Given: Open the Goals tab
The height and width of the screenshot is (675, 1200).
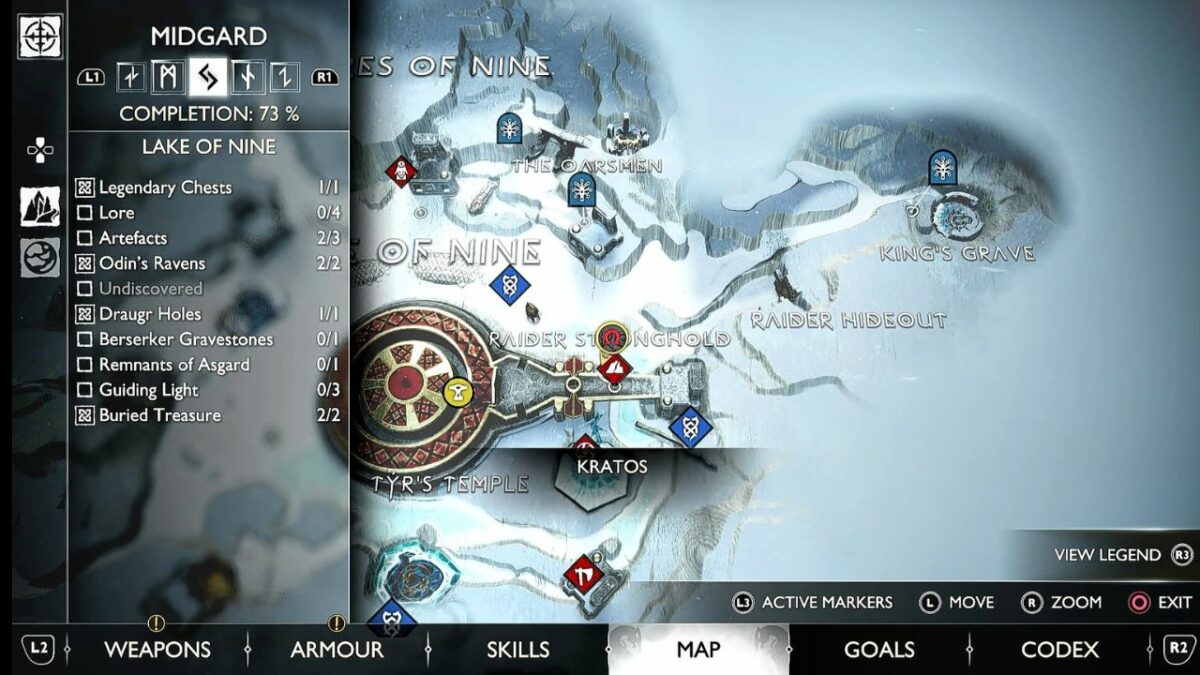Looking at the screenshot, I should point(879,650).
